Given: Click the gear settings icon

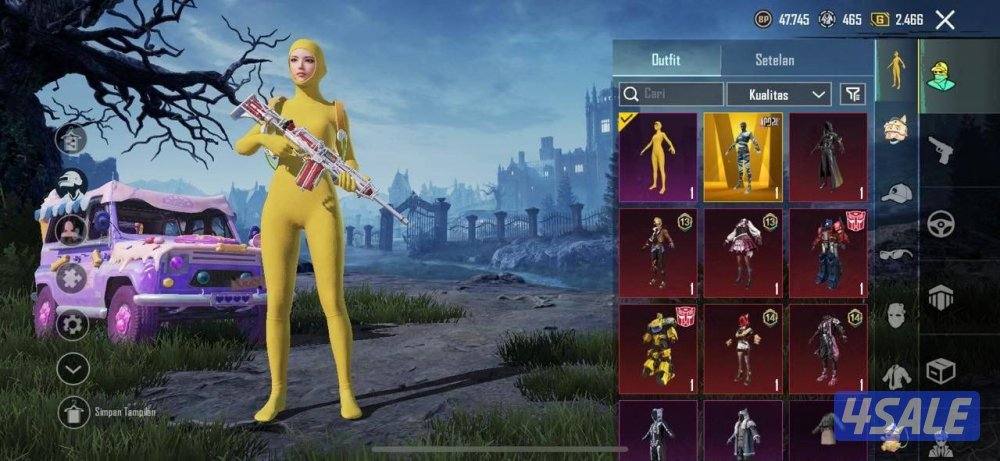Looking at the screenshot, I should [x=71, y=324].
